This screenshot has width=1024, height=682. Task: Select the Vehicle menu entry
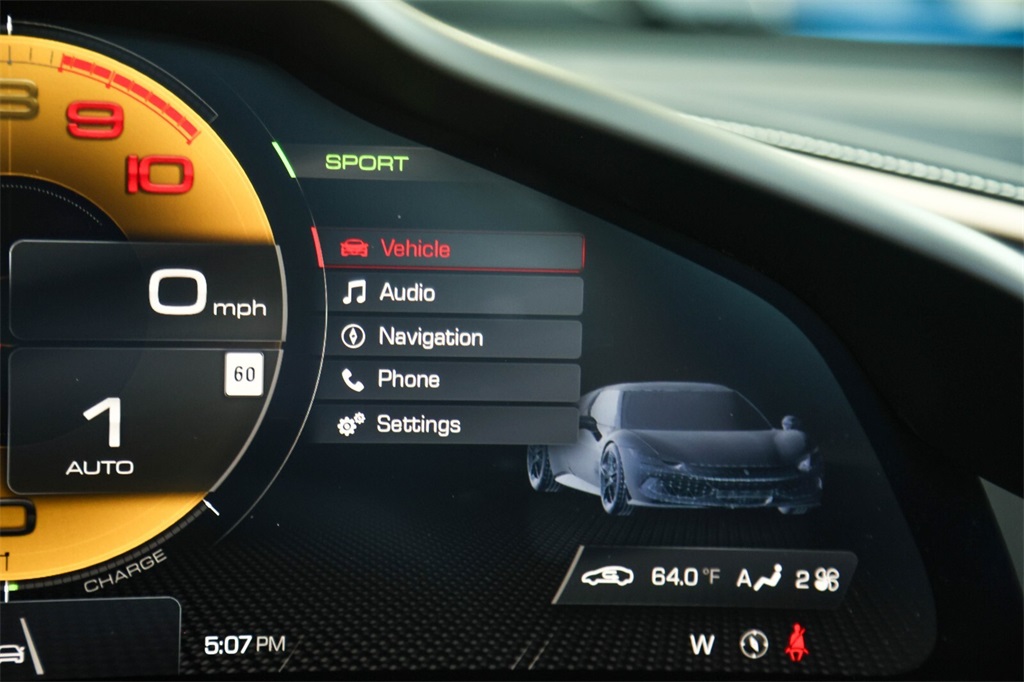450,249
